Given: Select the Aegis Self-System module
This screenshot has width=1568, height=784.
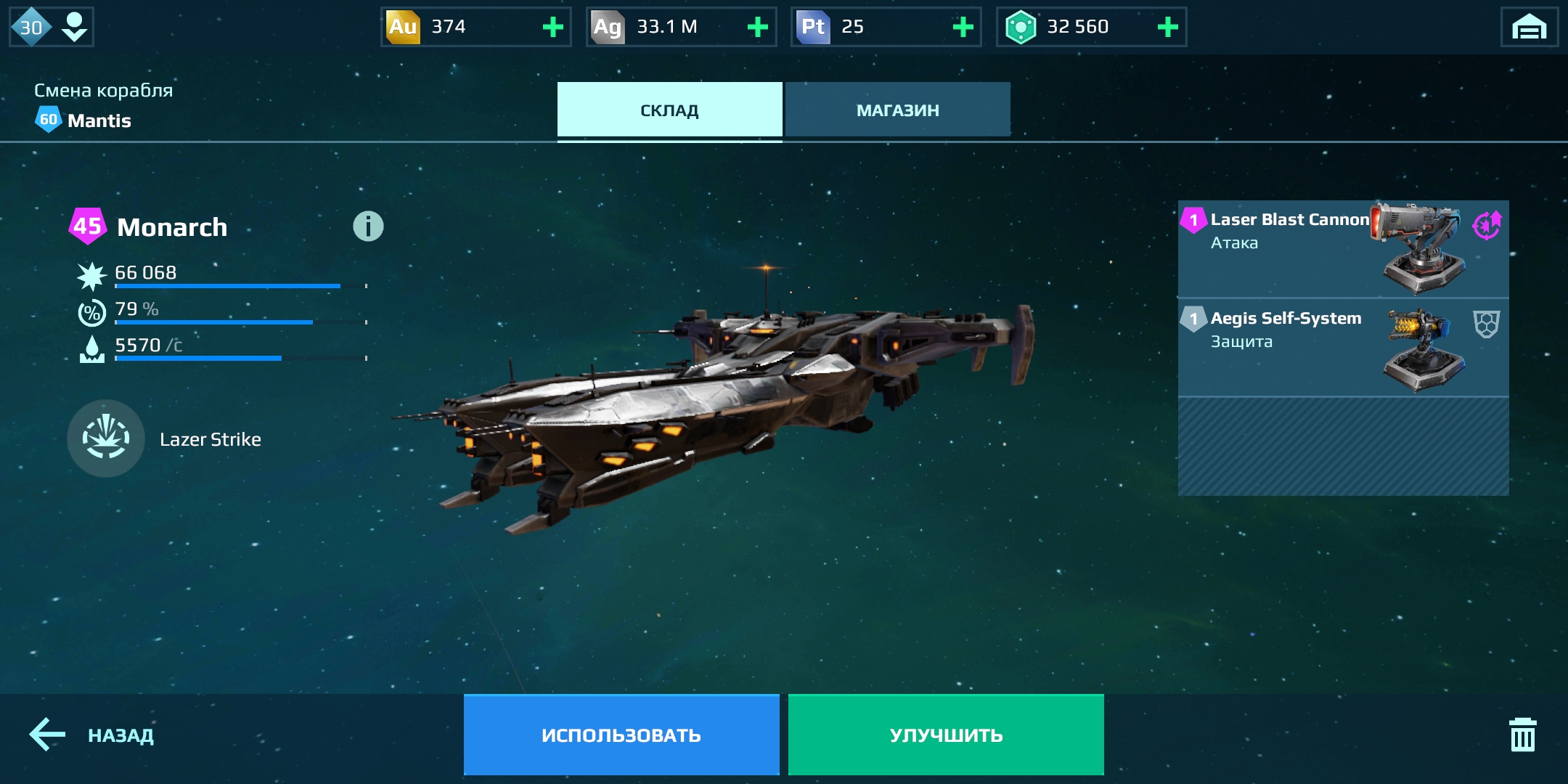Looking at the screenshot, I should pos(1343,347).
